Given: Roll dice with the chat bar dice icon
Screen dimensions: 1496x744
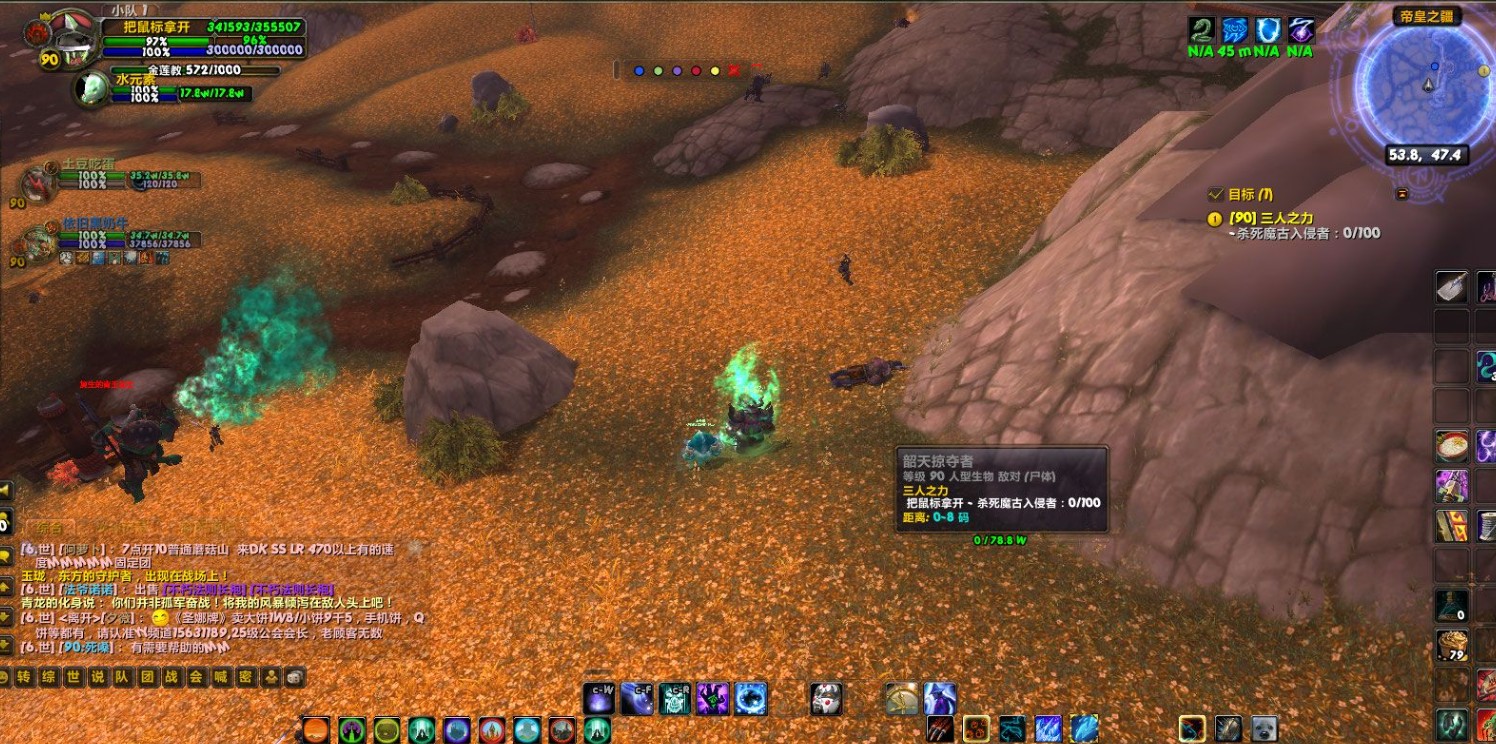Looking at the screenshot, I should click(294, 677).
